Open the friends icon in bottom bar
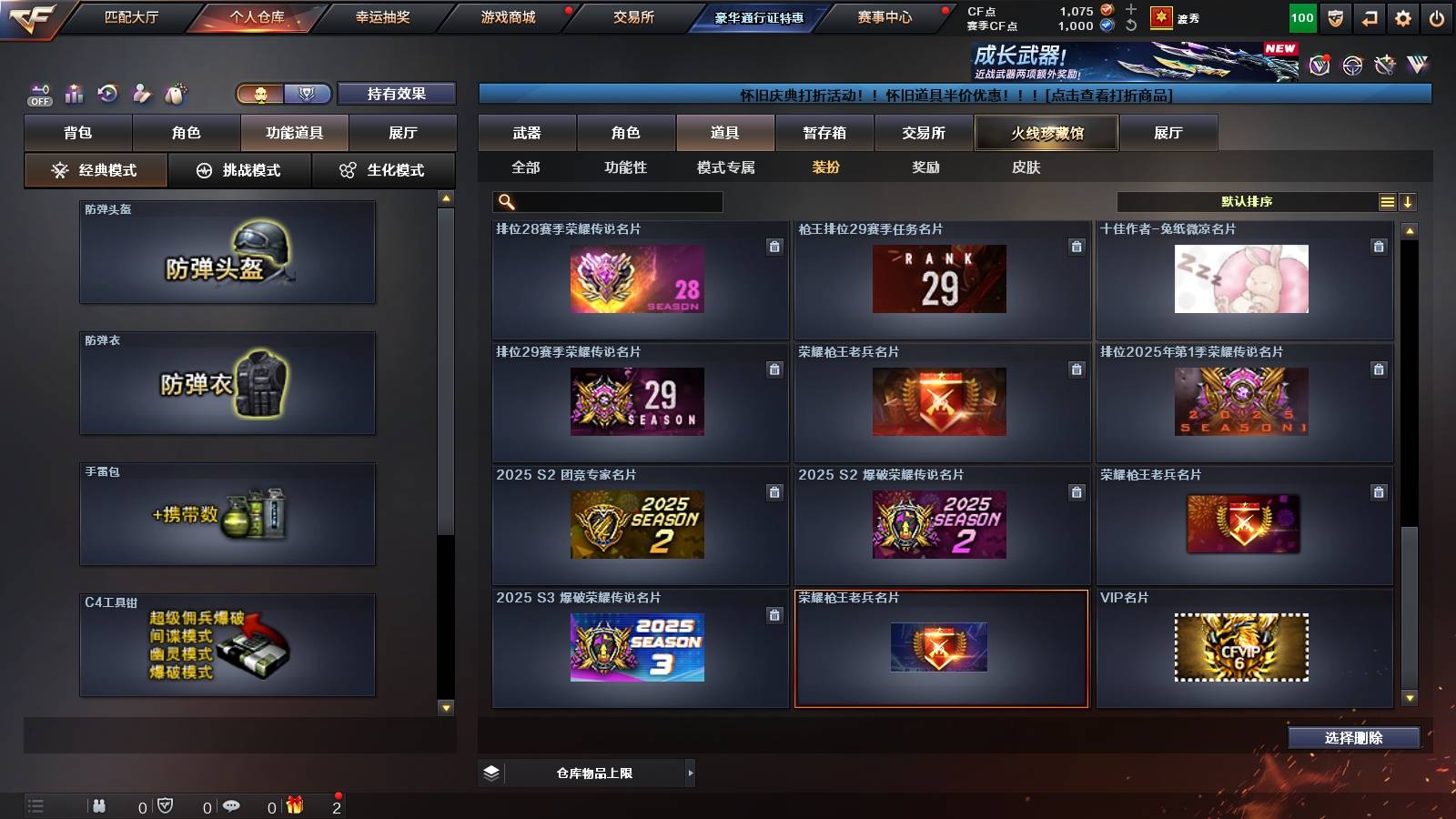The height and width of the screenshot is (819, 1456). pyautogui.click(x=100, y=806)
